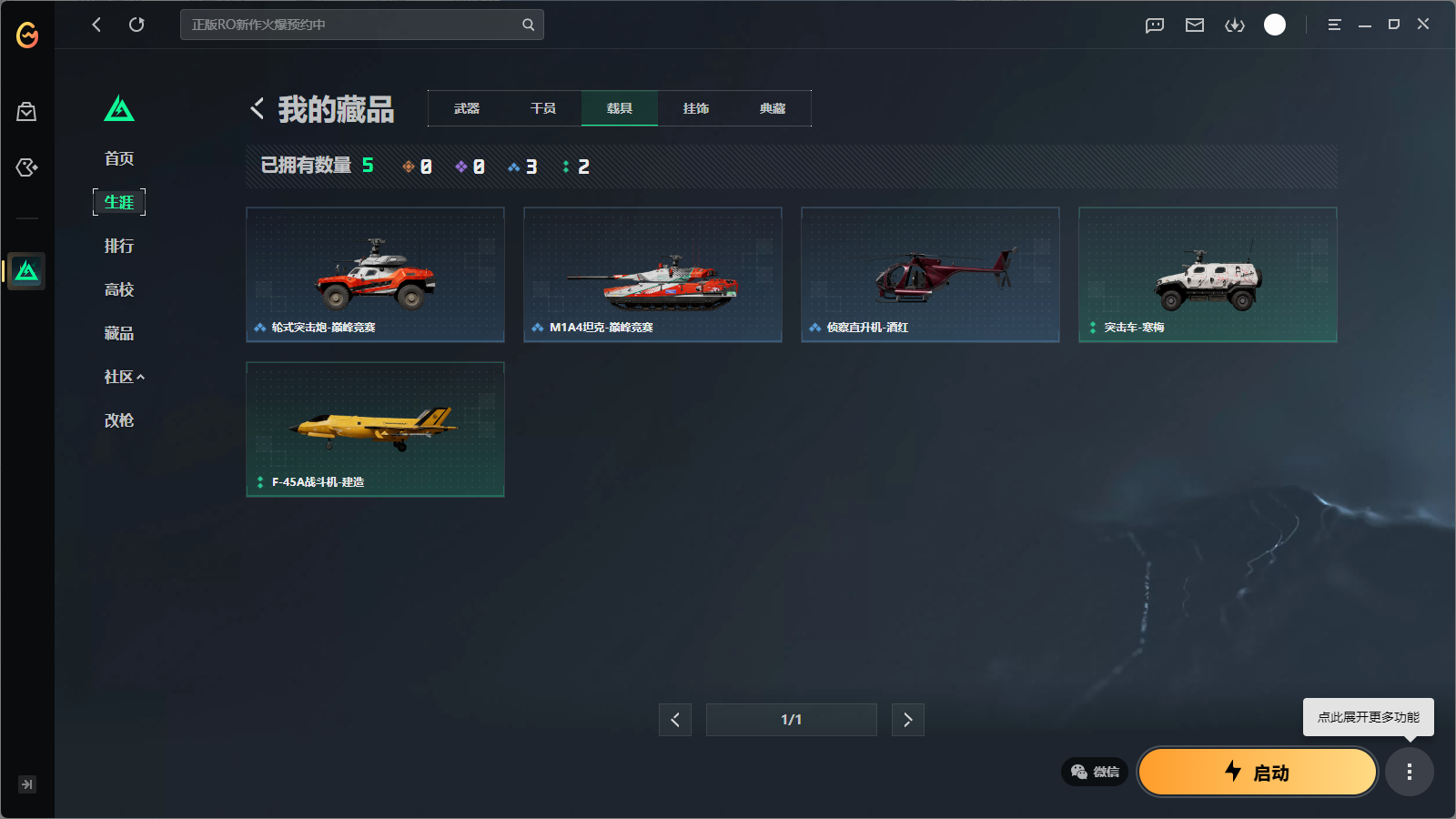
Task: Open the shopping bag icon in left rail
Action: coord(26,111)
